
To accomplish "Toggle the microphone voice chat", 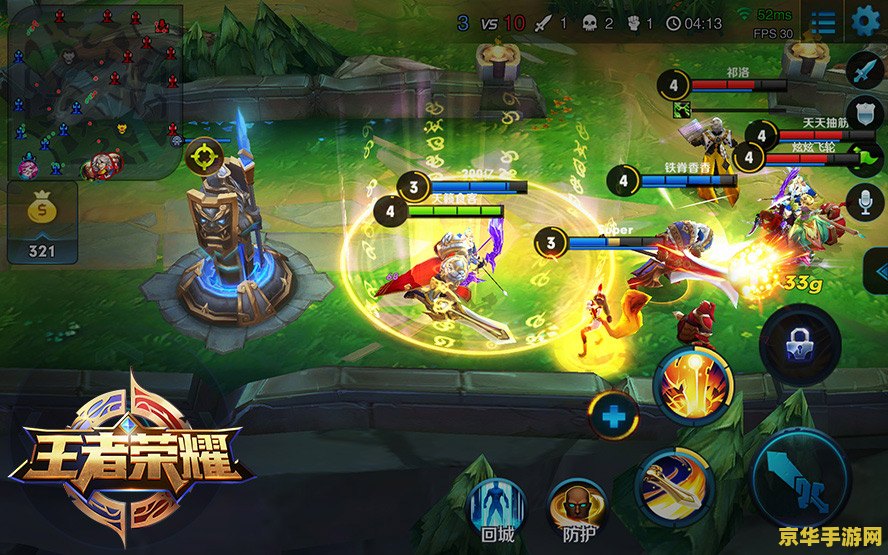I will click(864, 201).
